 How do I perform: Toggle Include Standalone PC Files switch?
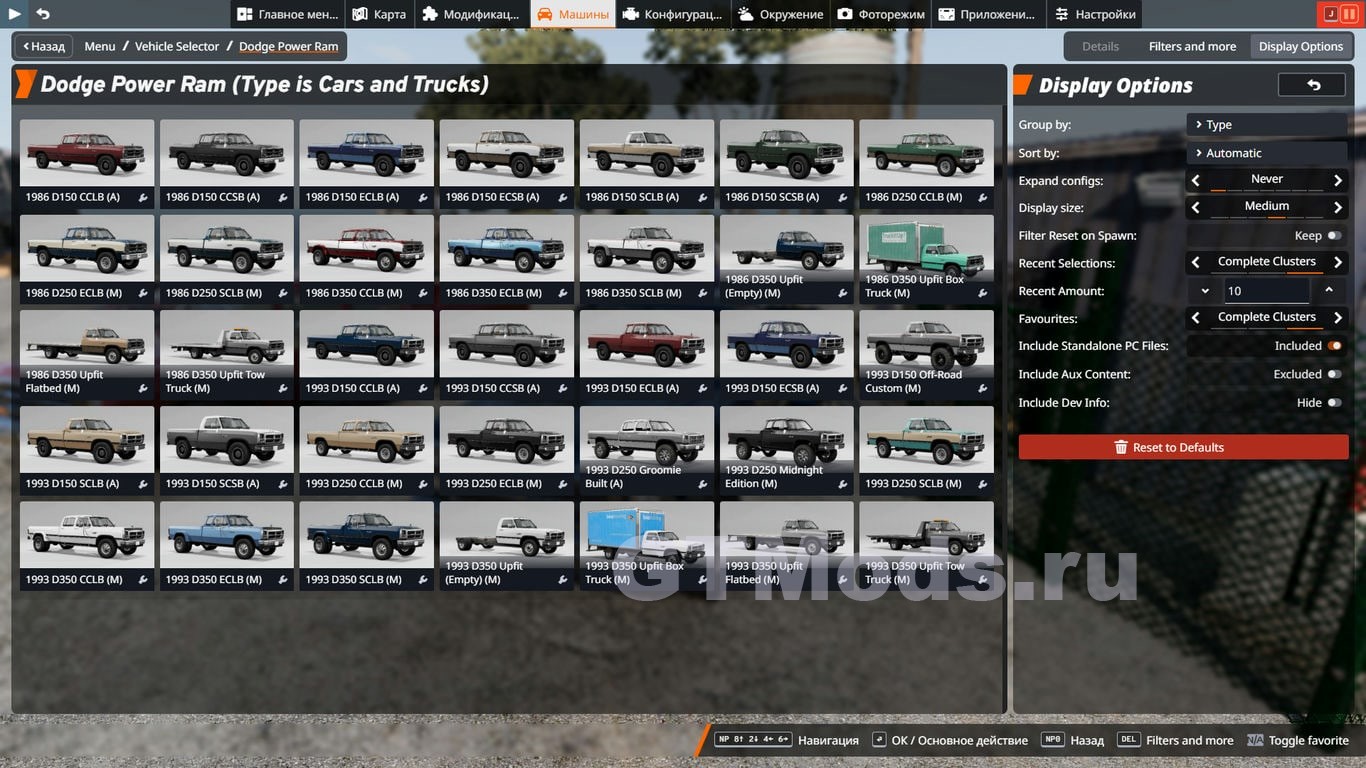1334,346
